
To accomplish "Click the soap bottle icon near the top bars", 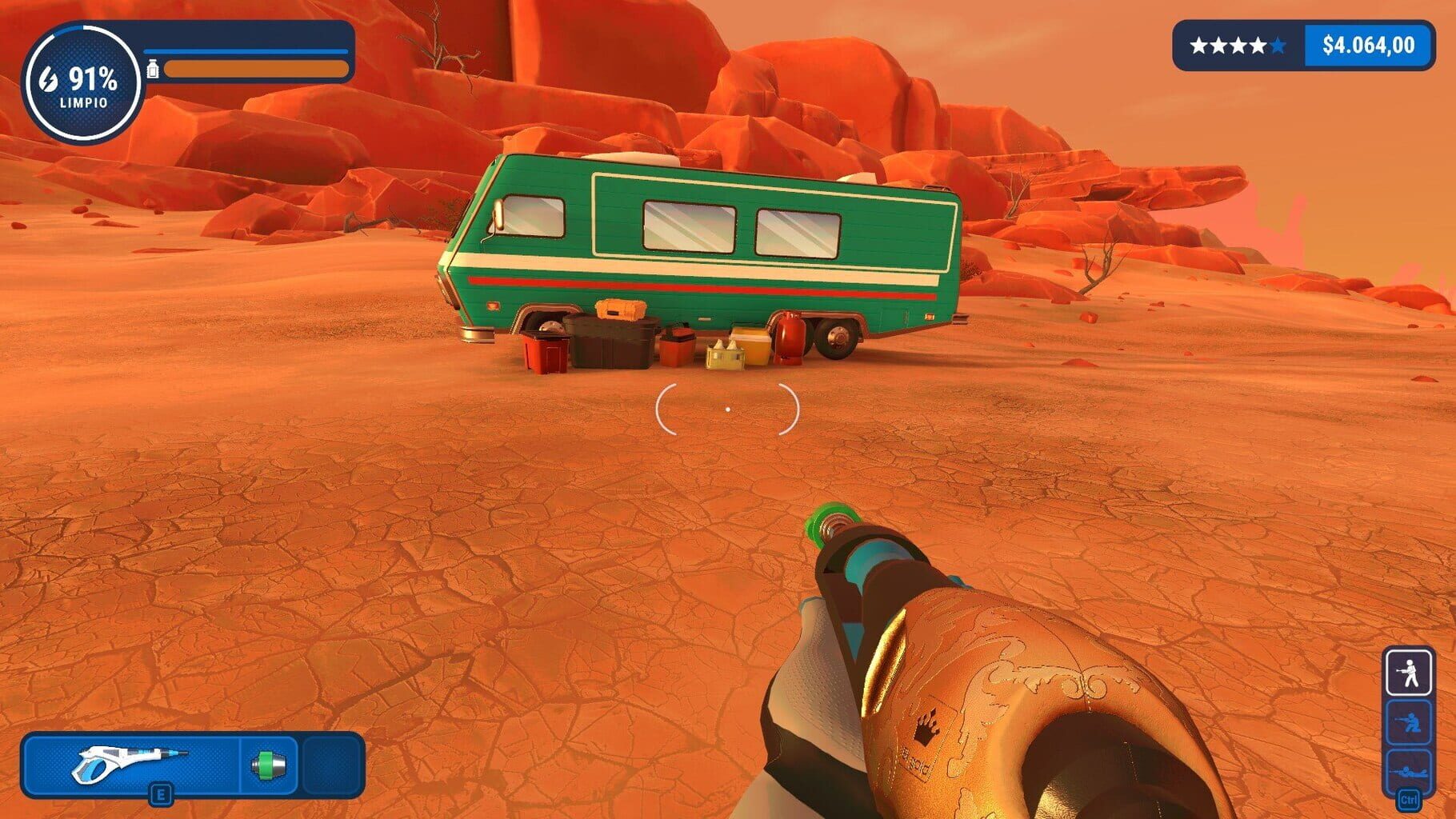I will 152,68.
